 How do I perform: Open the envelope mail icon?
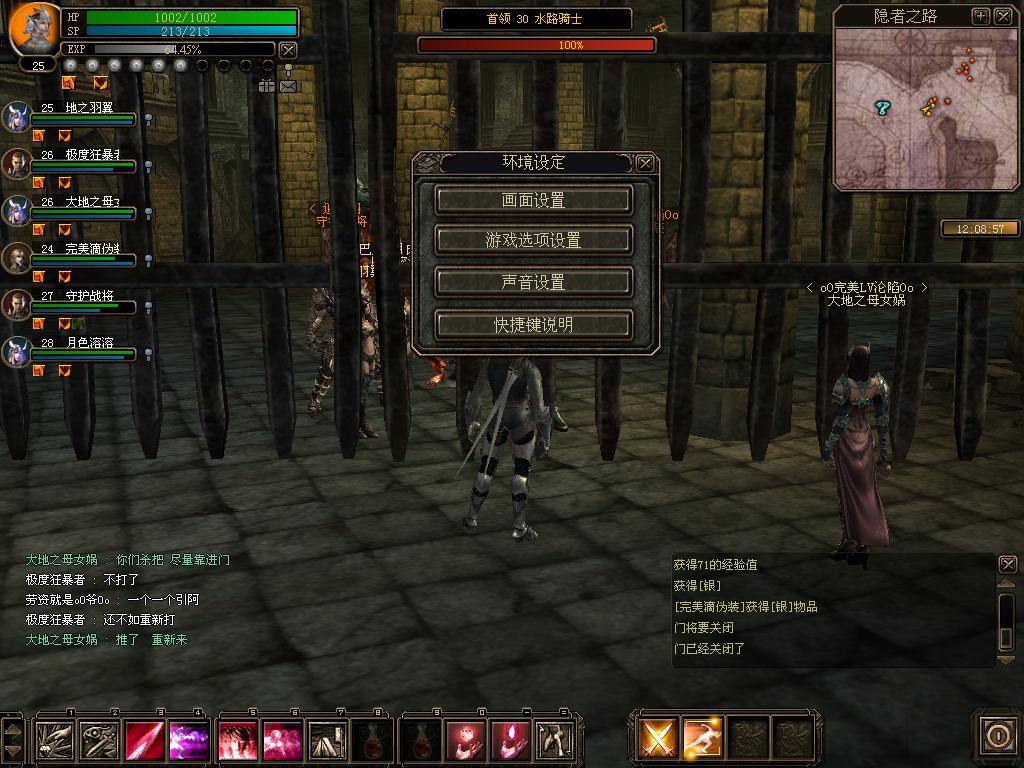click(288, 86)
